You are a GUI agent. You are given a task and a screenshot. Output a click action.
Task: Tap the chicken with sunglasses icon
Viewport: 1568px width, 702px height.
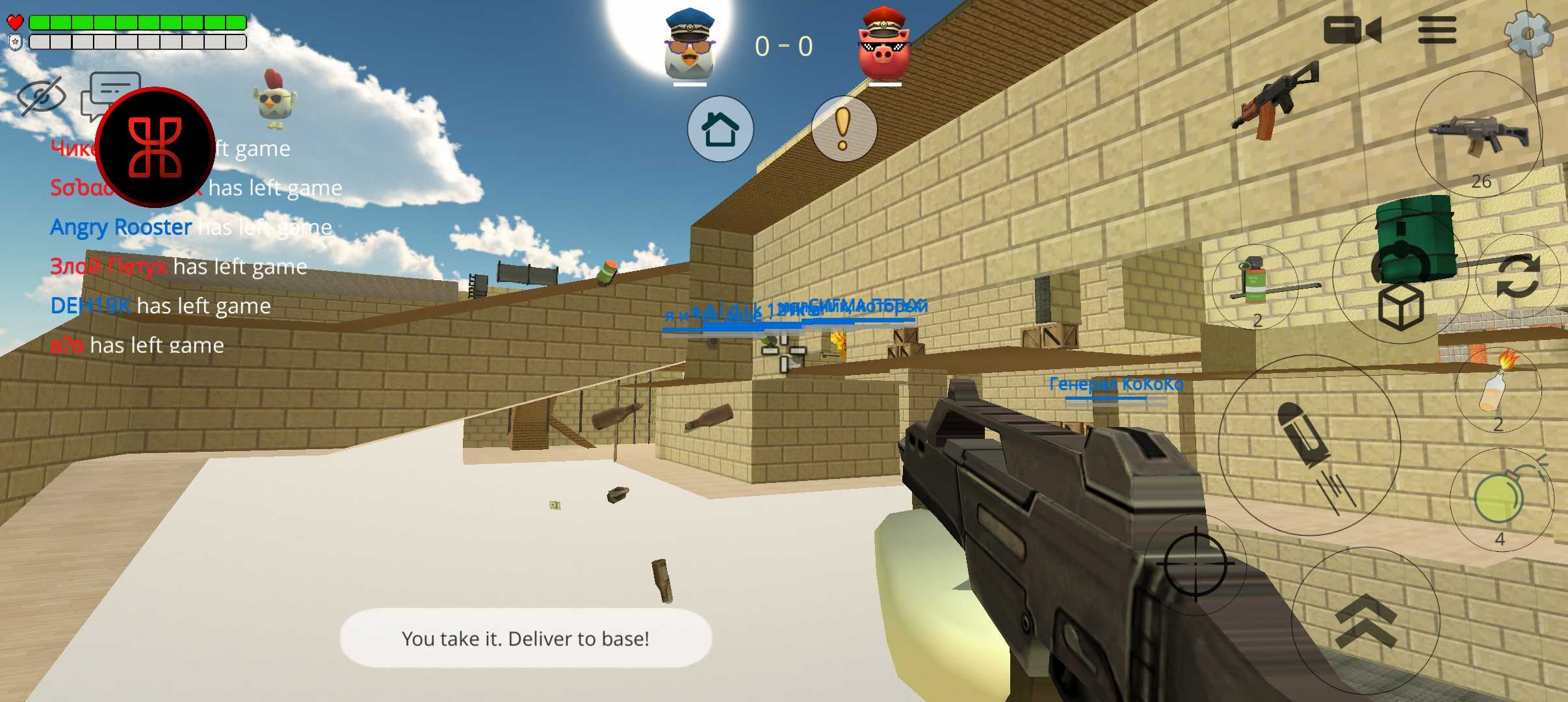tap(274, 99)
